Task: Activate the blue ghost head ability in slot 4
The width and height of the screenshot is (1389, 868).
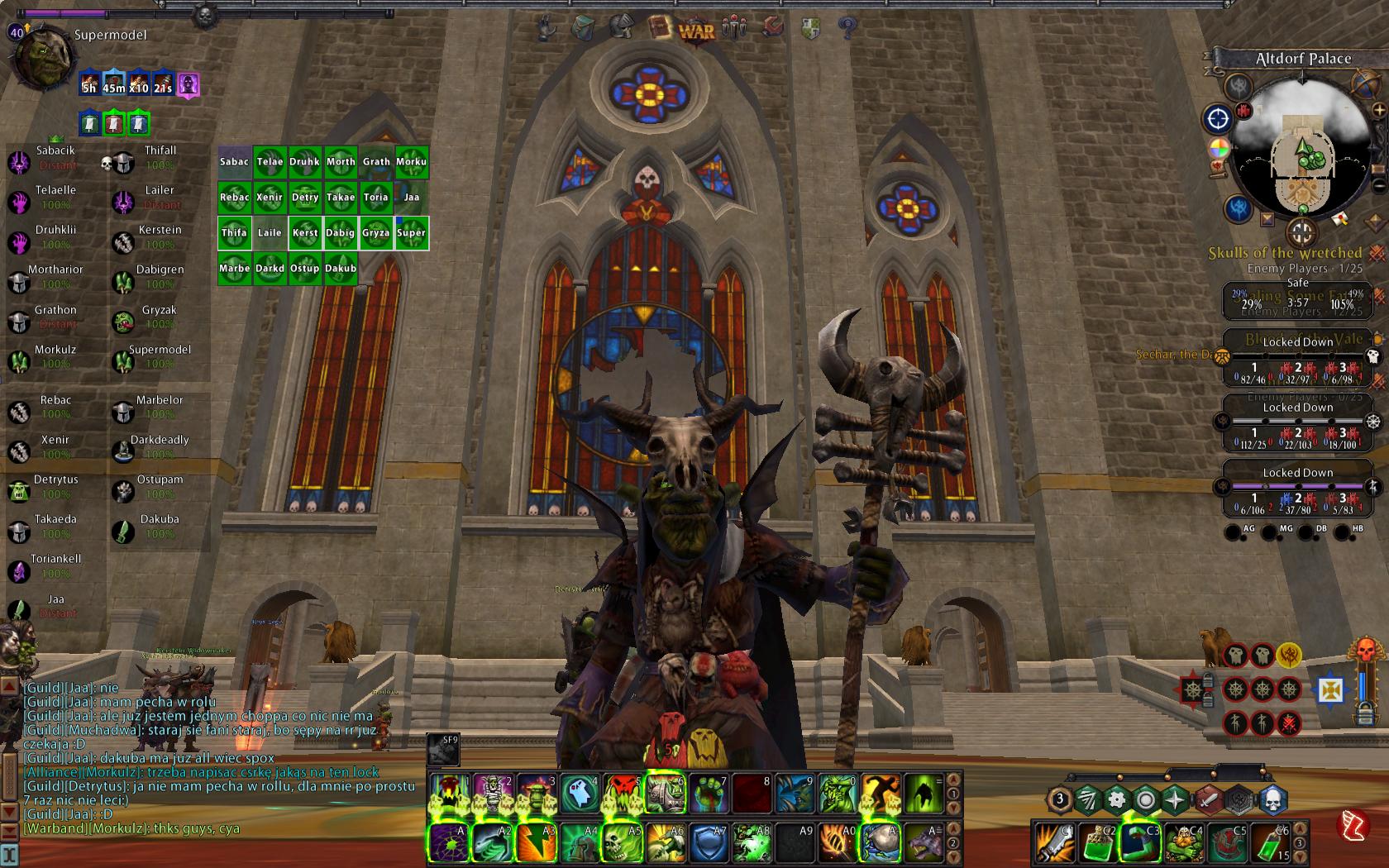Action: [x=580, y=794]
